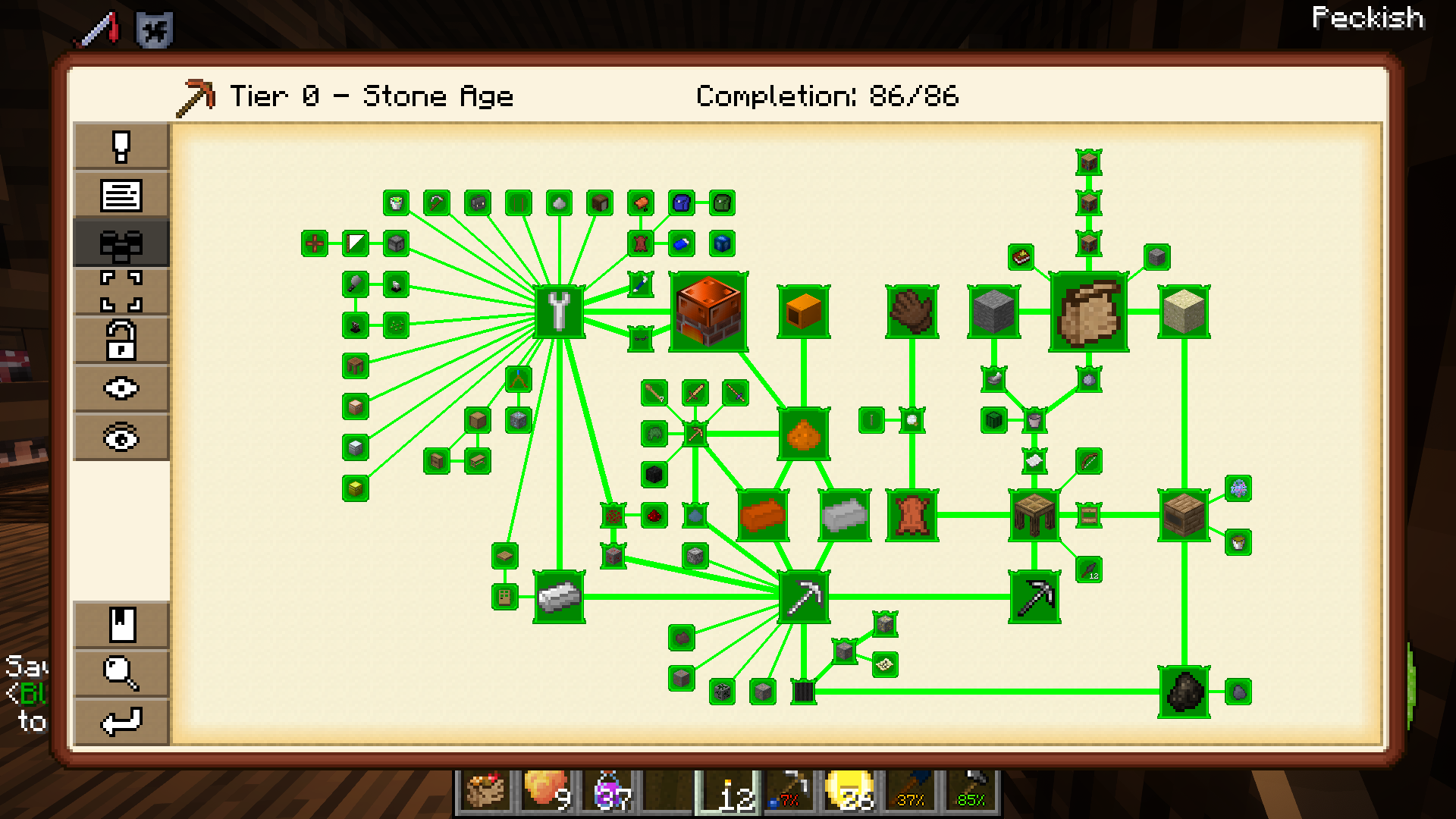Select the coal lump quest node
Viewport: 1456px width, 819px height.
coord(1184,692)
